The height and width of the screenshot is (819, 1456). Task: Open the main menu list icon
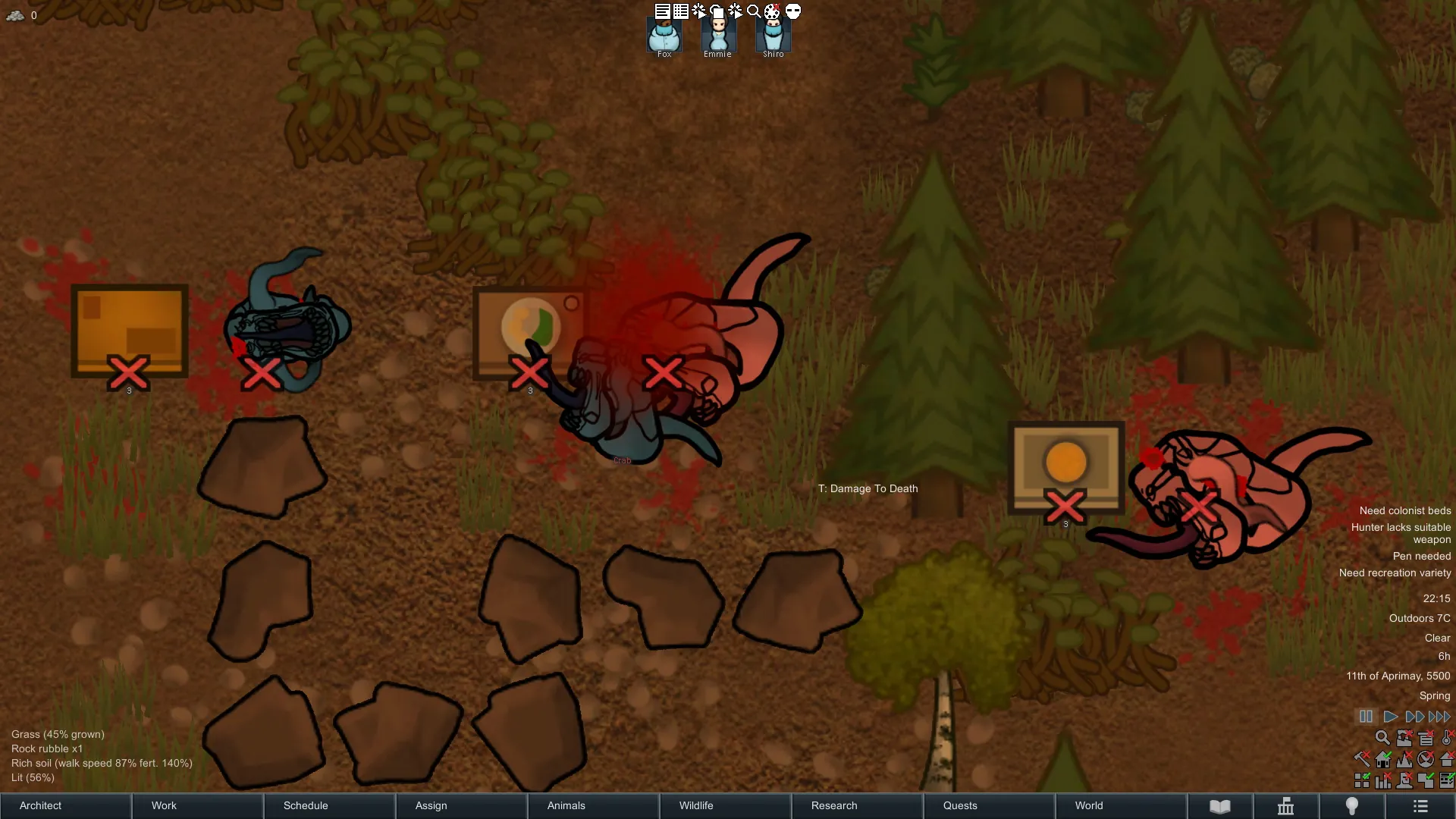click(x=1420, y=806)
